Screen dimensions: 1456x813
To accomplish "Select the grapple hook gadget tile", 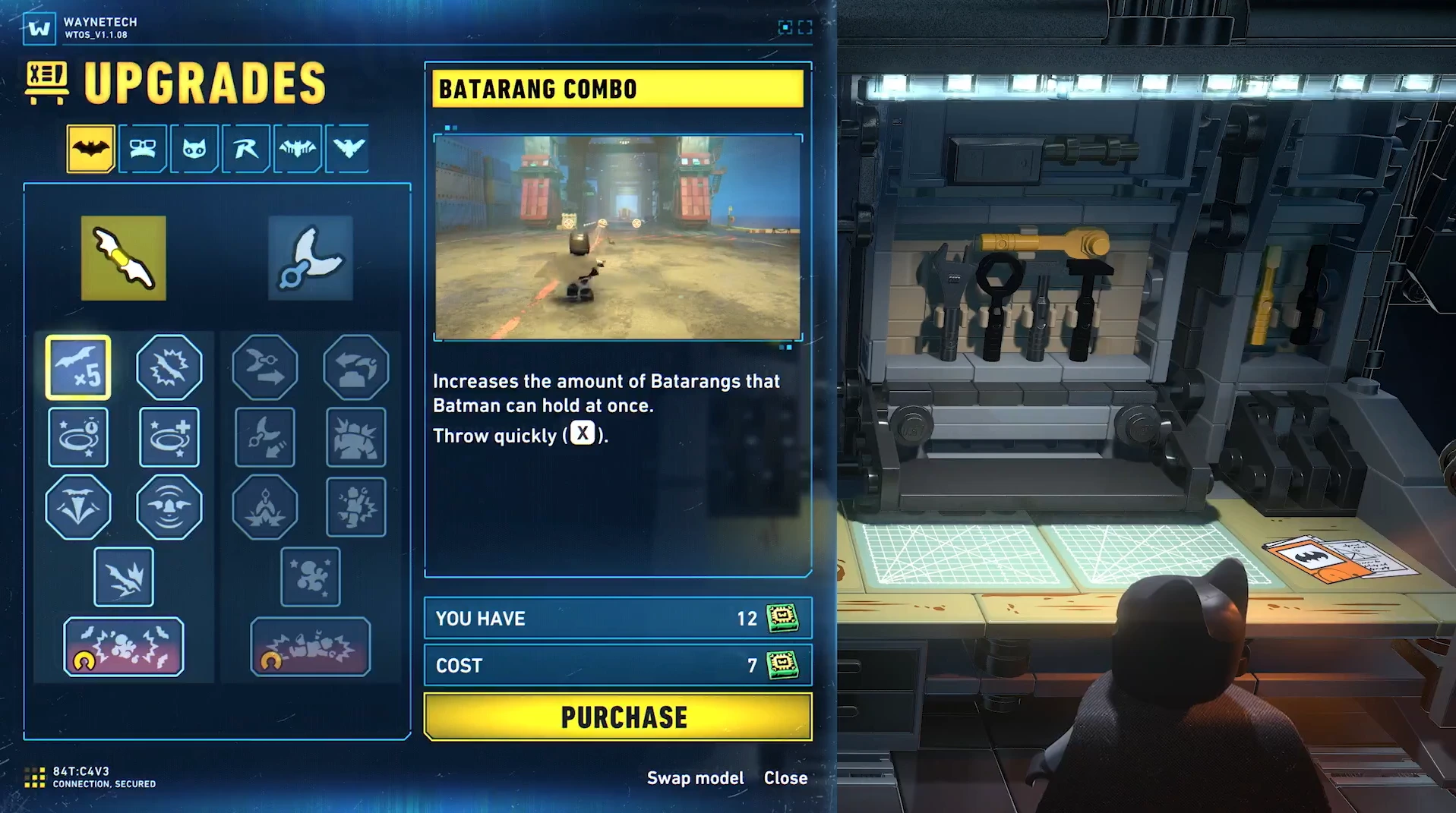I will [310, 258].
